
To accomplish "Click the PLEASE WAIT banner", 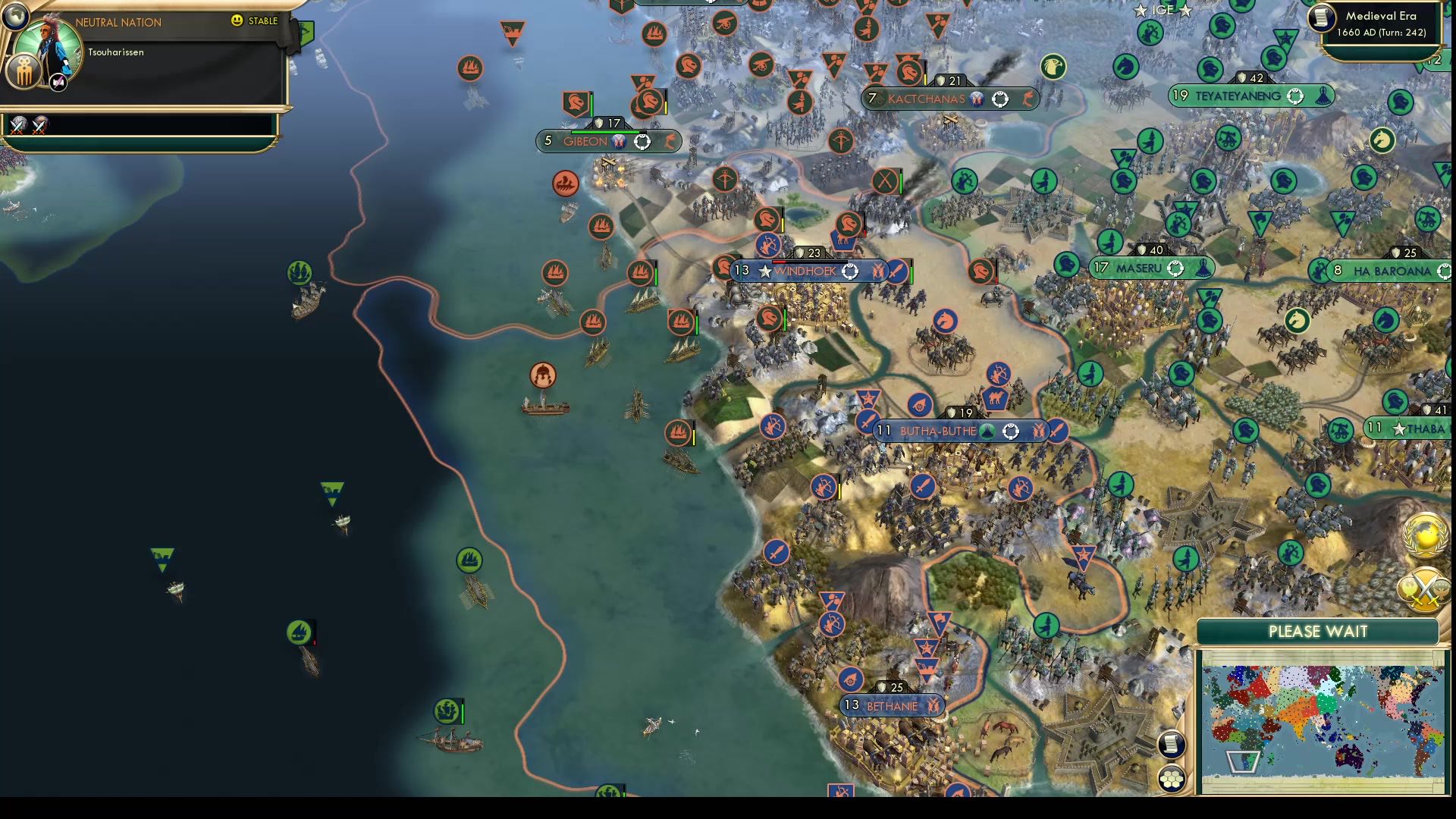I will [1317, 631].
